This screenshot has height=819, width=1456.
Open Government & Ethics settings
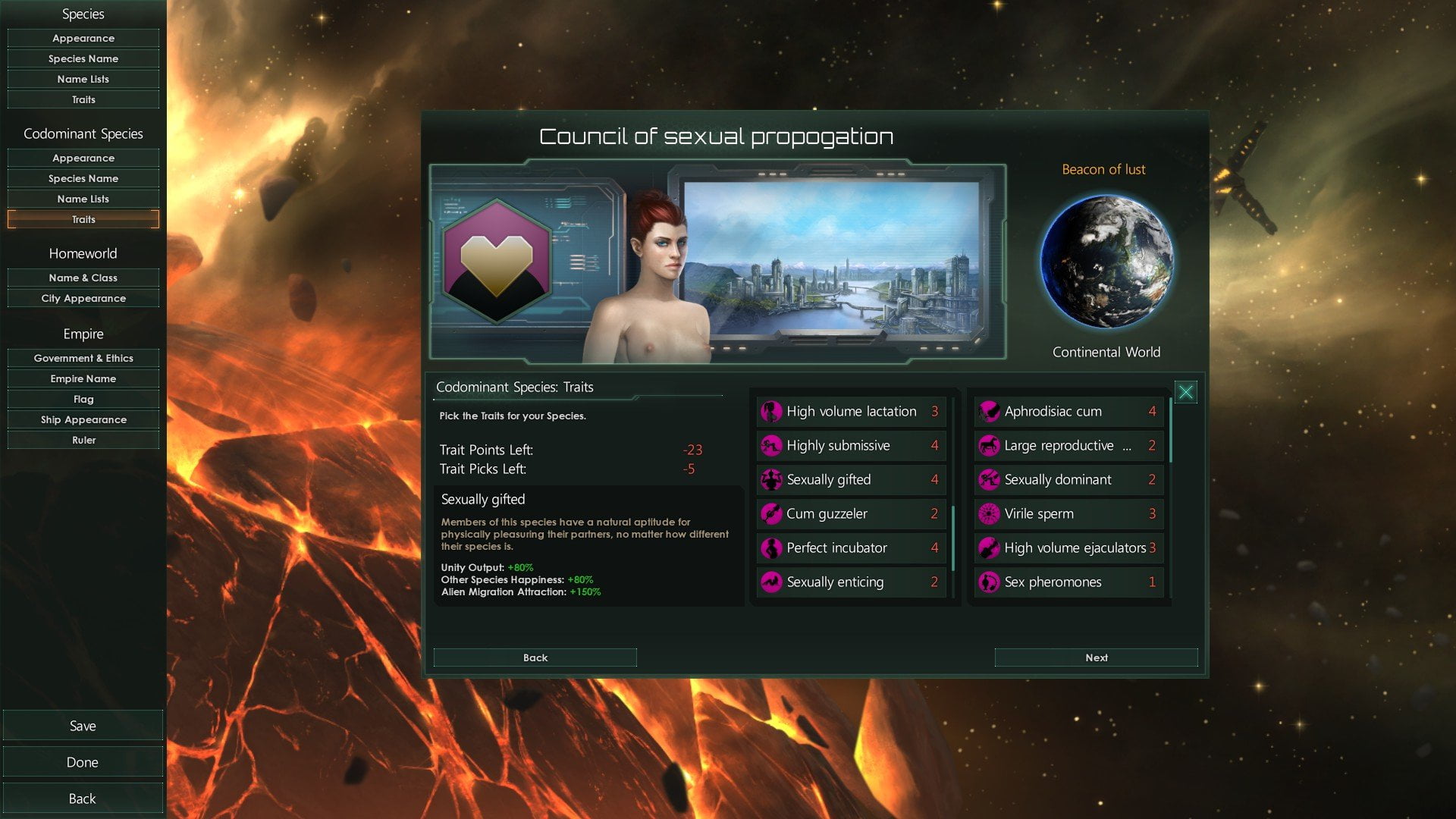click(83, 358)
